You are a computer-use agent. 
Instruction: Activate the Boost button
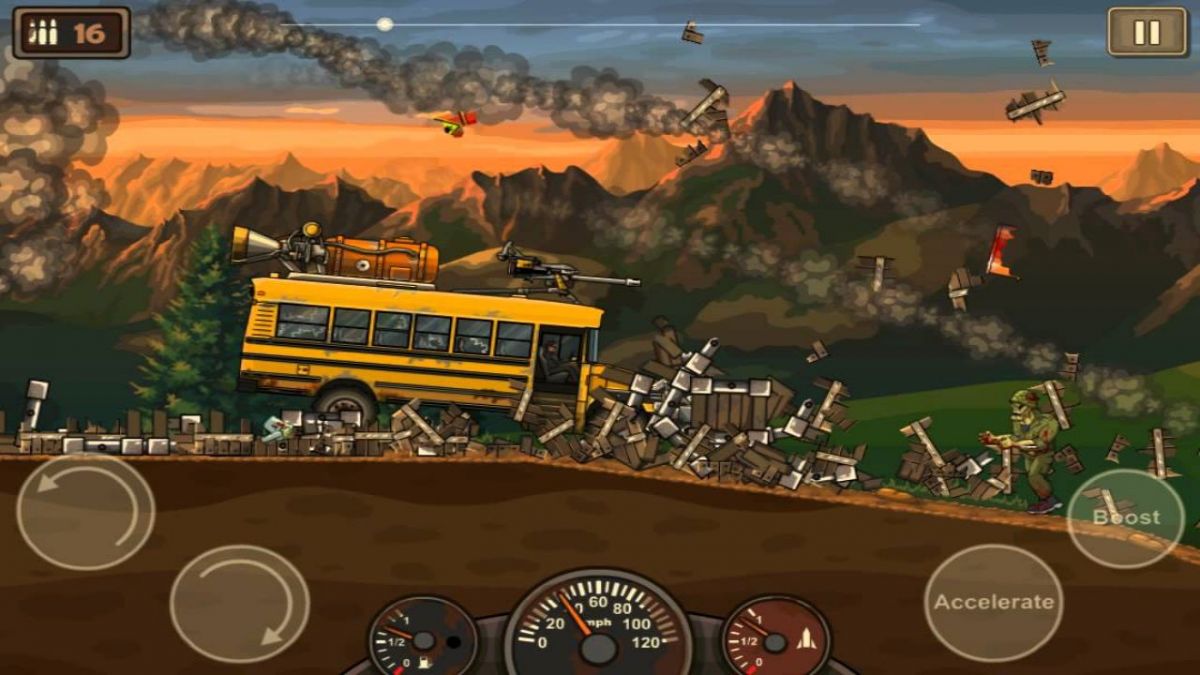[1126, 517]
